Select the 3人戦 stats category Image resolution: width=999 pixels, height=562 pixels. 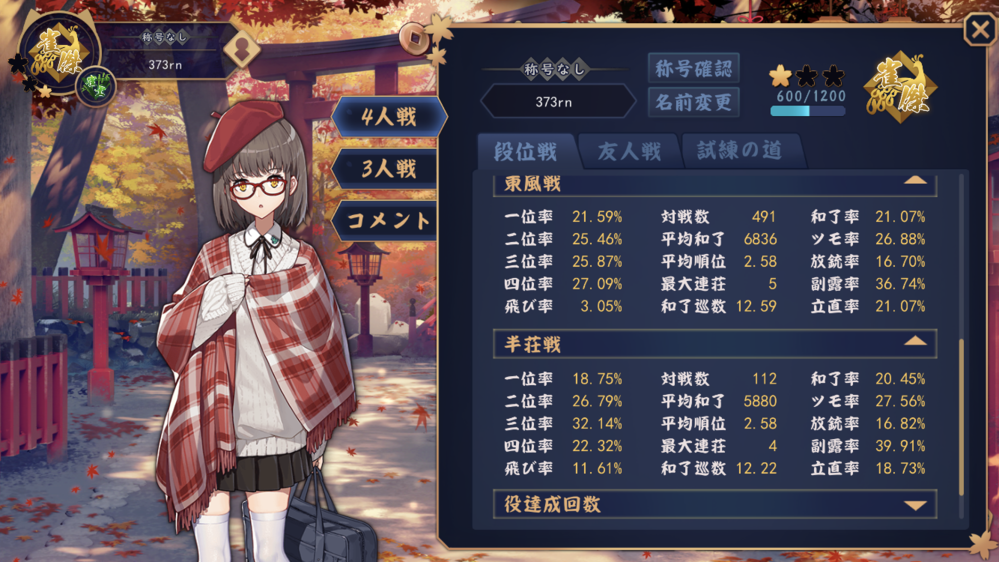tap(389, 169)
